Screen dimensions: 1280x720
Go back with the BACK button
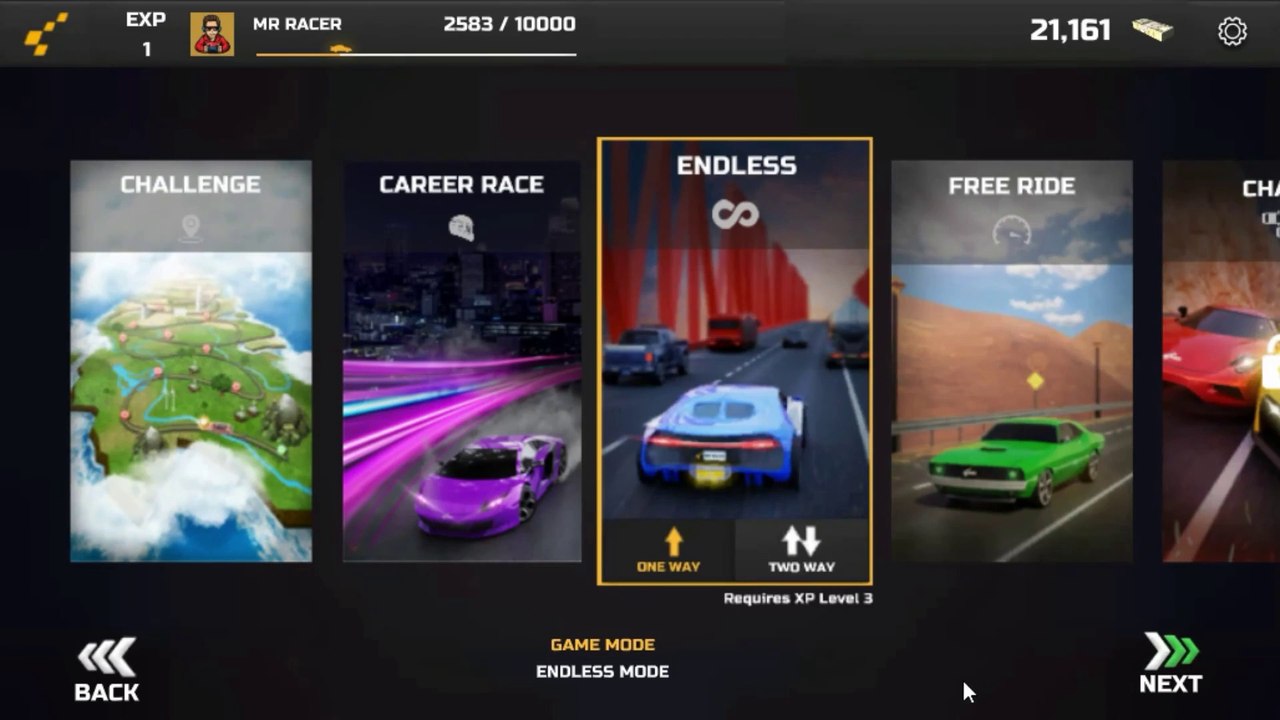click(x=107, y=670)
